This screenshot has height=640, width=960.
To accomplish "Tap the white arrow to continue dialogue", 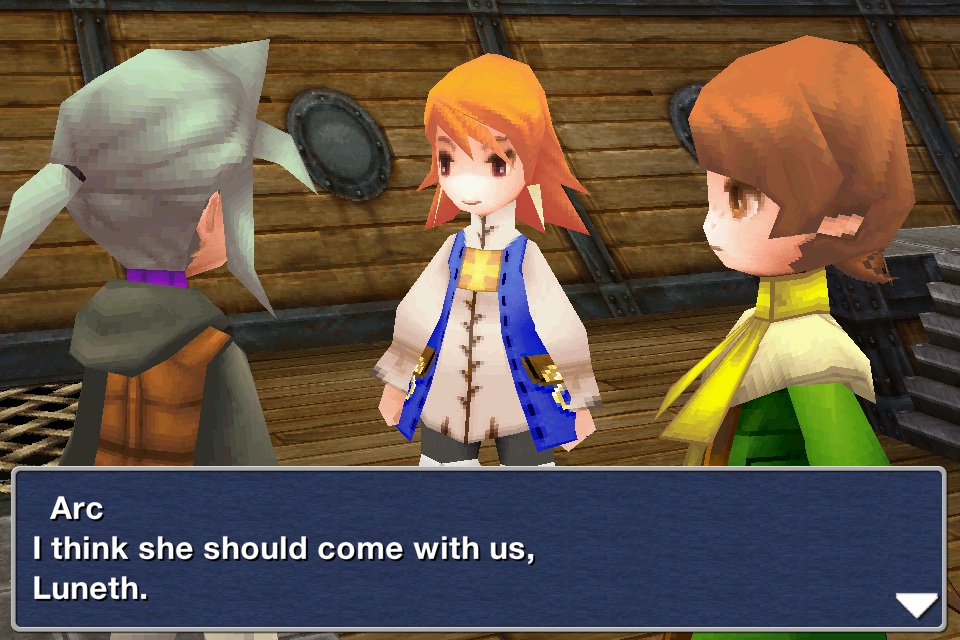I will pyautogui.click(x=915, y=604).
